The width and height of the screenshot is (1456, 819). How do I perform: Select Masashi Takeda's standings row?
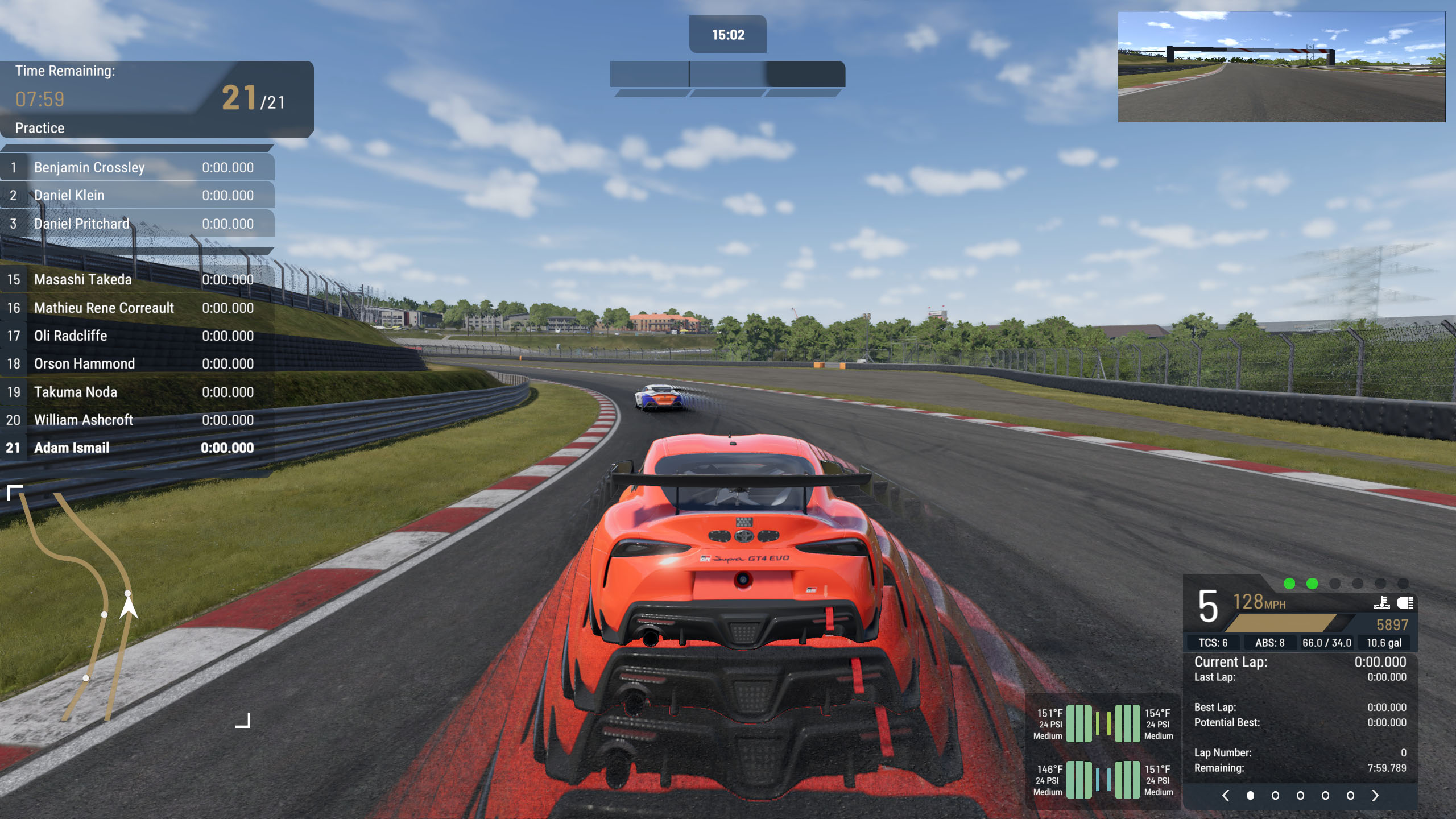click(x=137, y=280)
